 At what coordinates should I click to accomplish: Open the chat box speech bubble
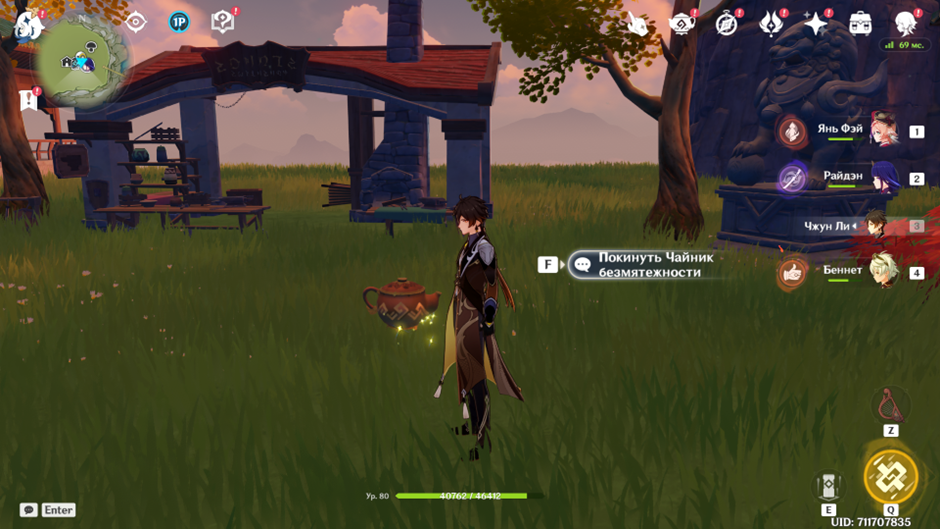pyautogui.click(x=29, y=510)
